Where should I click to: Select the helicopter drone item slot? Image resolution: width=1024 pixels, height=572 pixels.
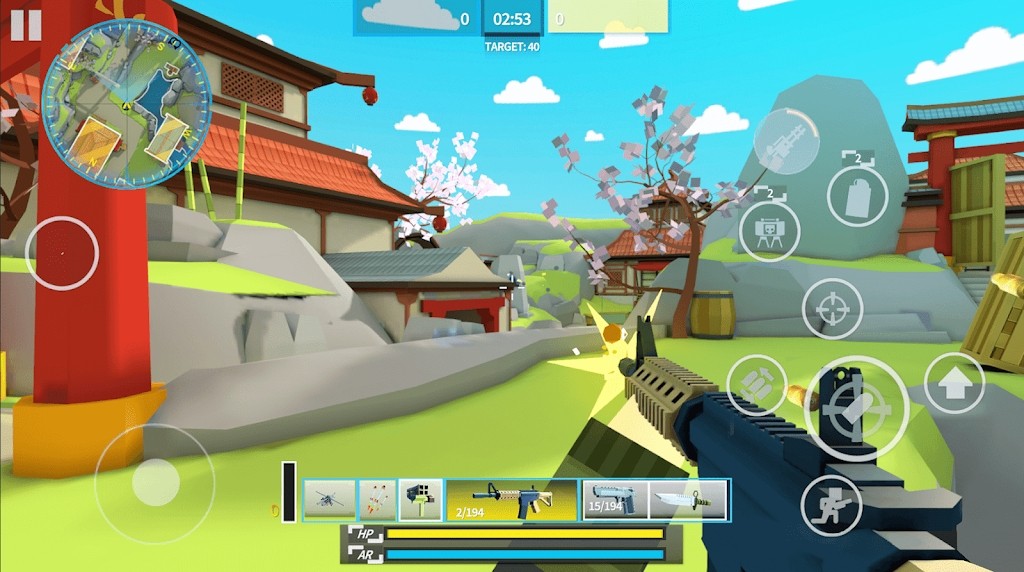point(329,500)
